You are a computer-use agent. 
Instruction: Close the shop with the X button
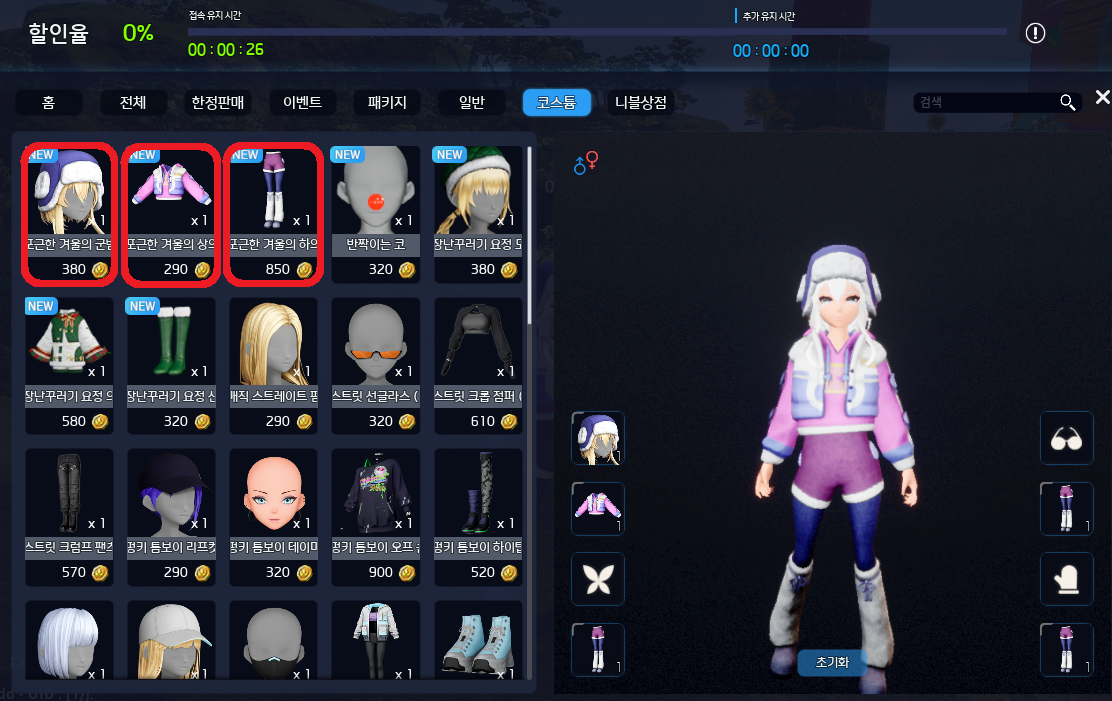tap(1102, 97)
